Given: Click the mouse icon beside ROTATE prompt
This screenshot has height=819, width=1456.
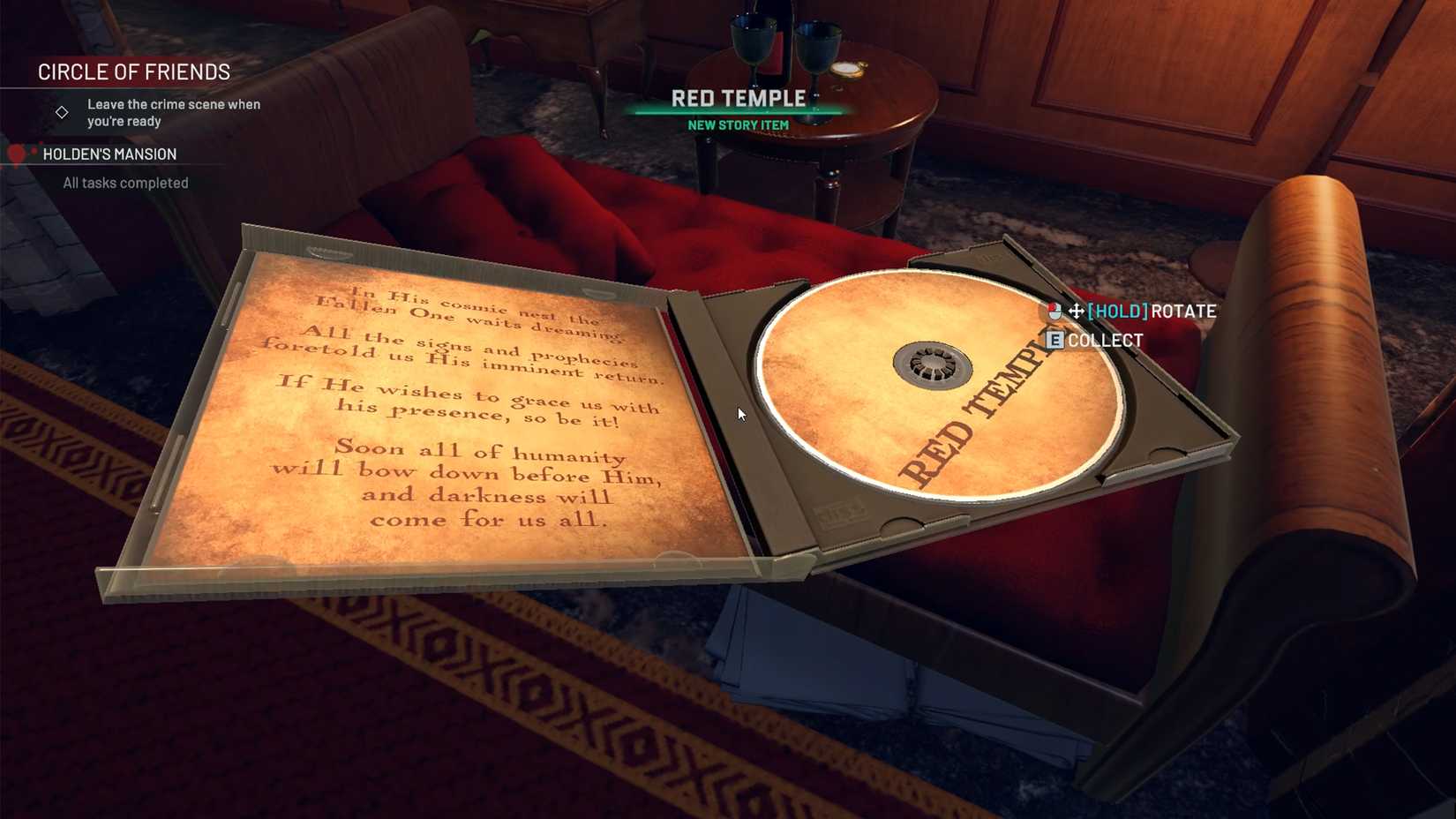Looking at the screenshot, I should pos(1054,311).
